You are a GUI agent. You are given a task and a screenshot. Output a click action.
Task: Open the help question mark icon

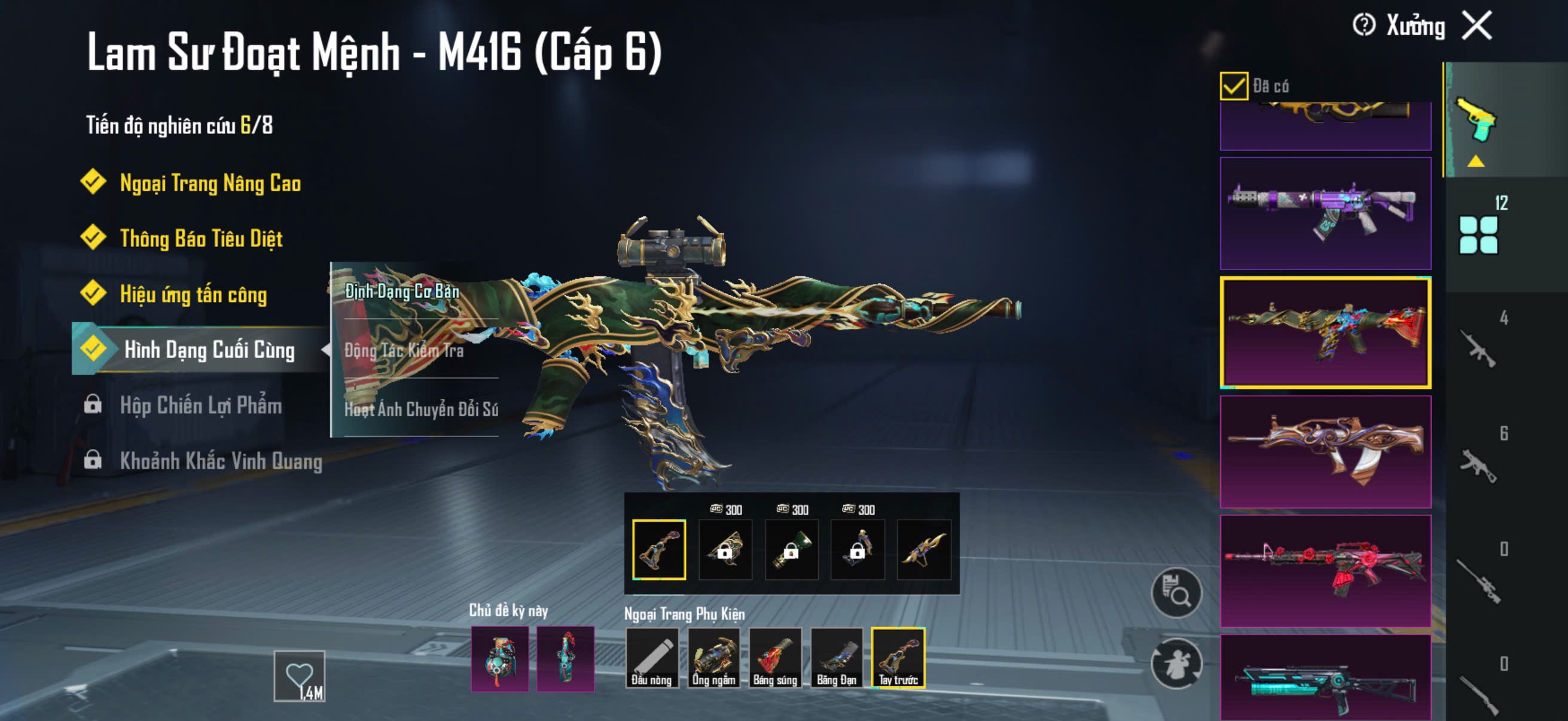pyautogui.click(x=1363, y=26)
